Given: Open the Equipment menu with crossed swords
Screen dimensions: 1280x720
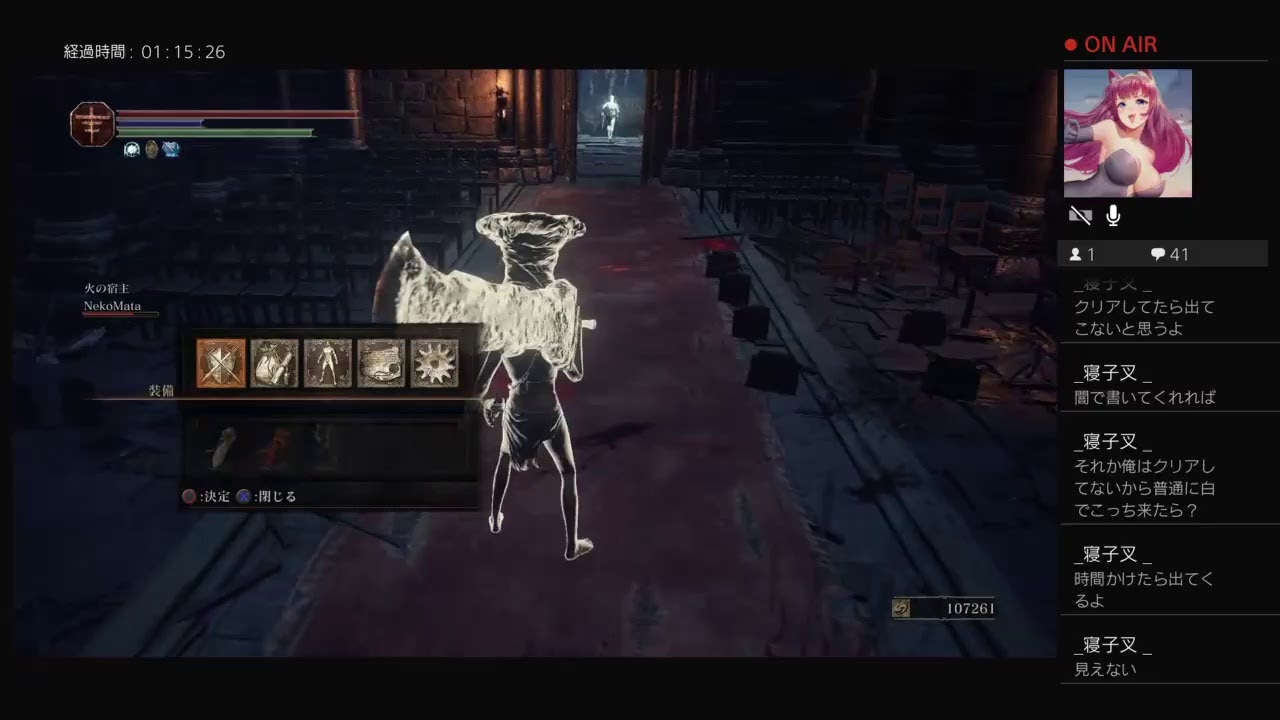Looking at the screenshot, I should click(x=221, y=363).
